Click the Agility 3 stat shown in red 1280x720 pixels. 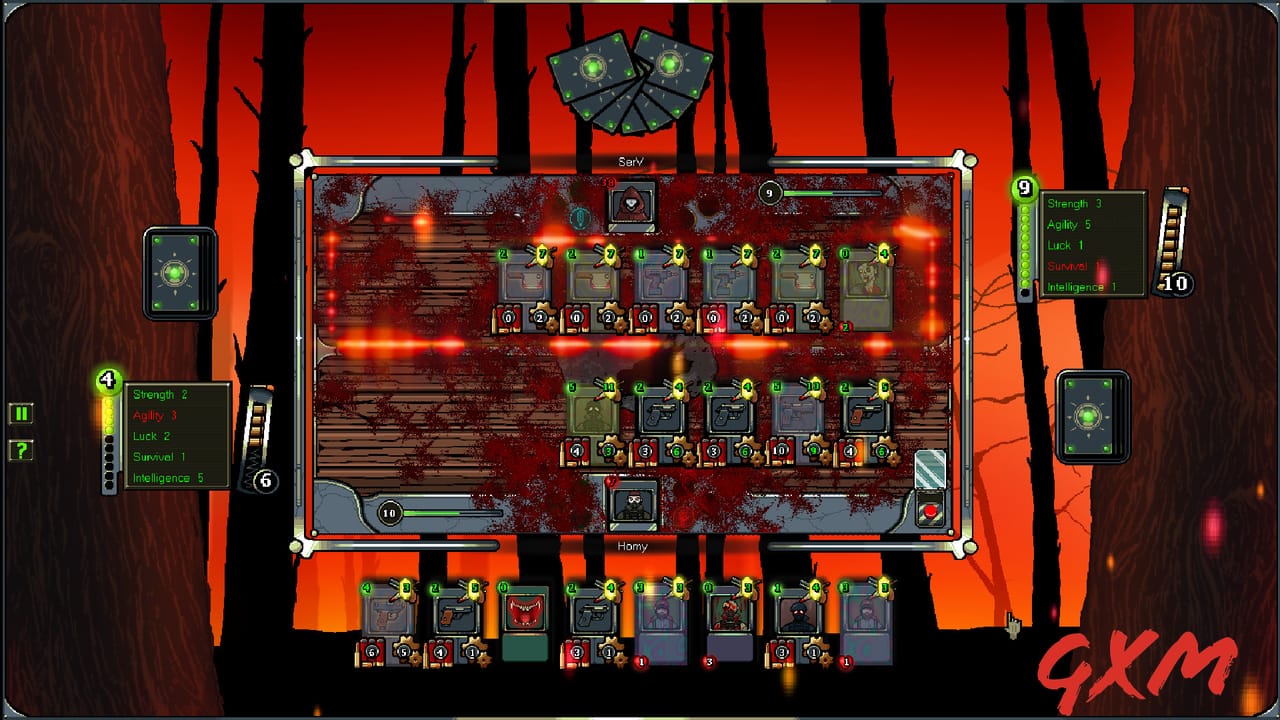point(156,415)
